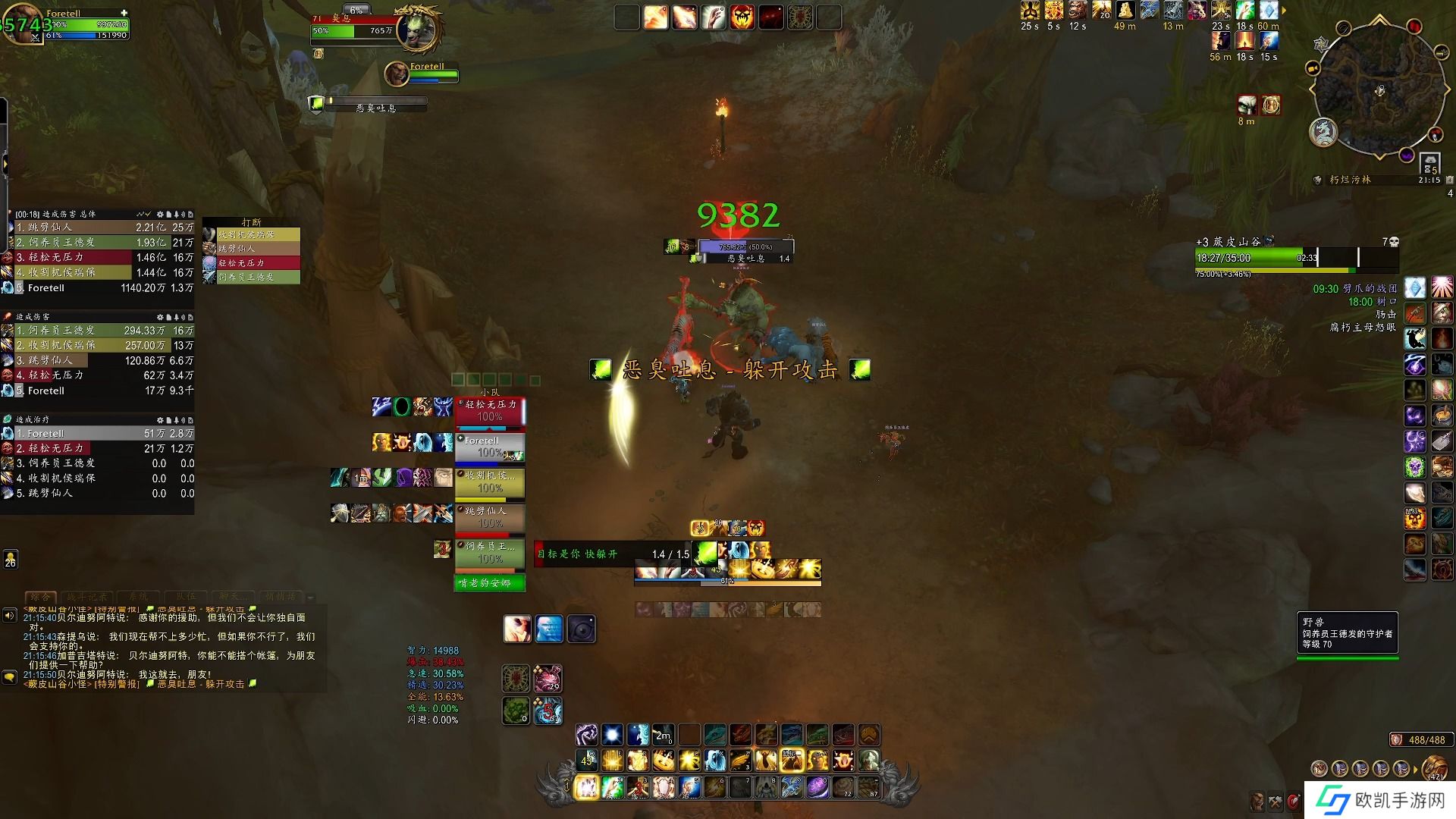
Task: Target the pet 啃老豹安娜 green frame
Action: 490,583
